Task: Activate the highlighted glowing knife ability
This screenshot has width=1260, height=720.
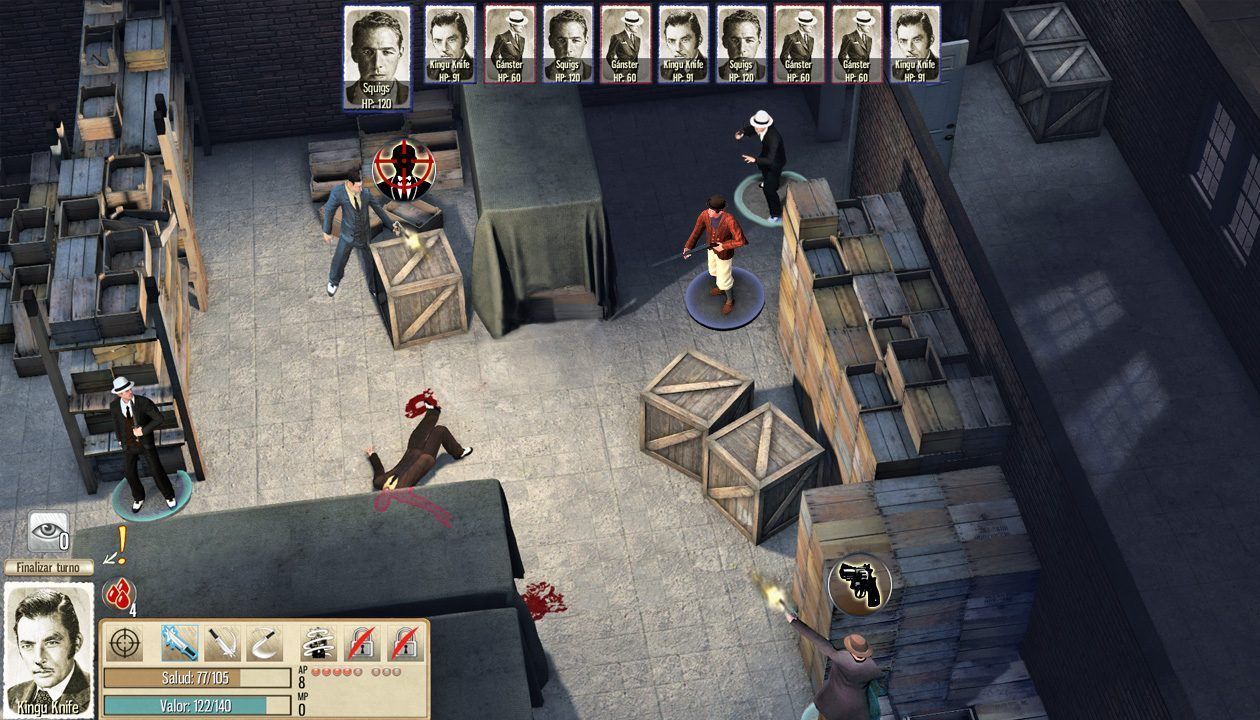Action: pyautogui.click(x=180, y=643)
